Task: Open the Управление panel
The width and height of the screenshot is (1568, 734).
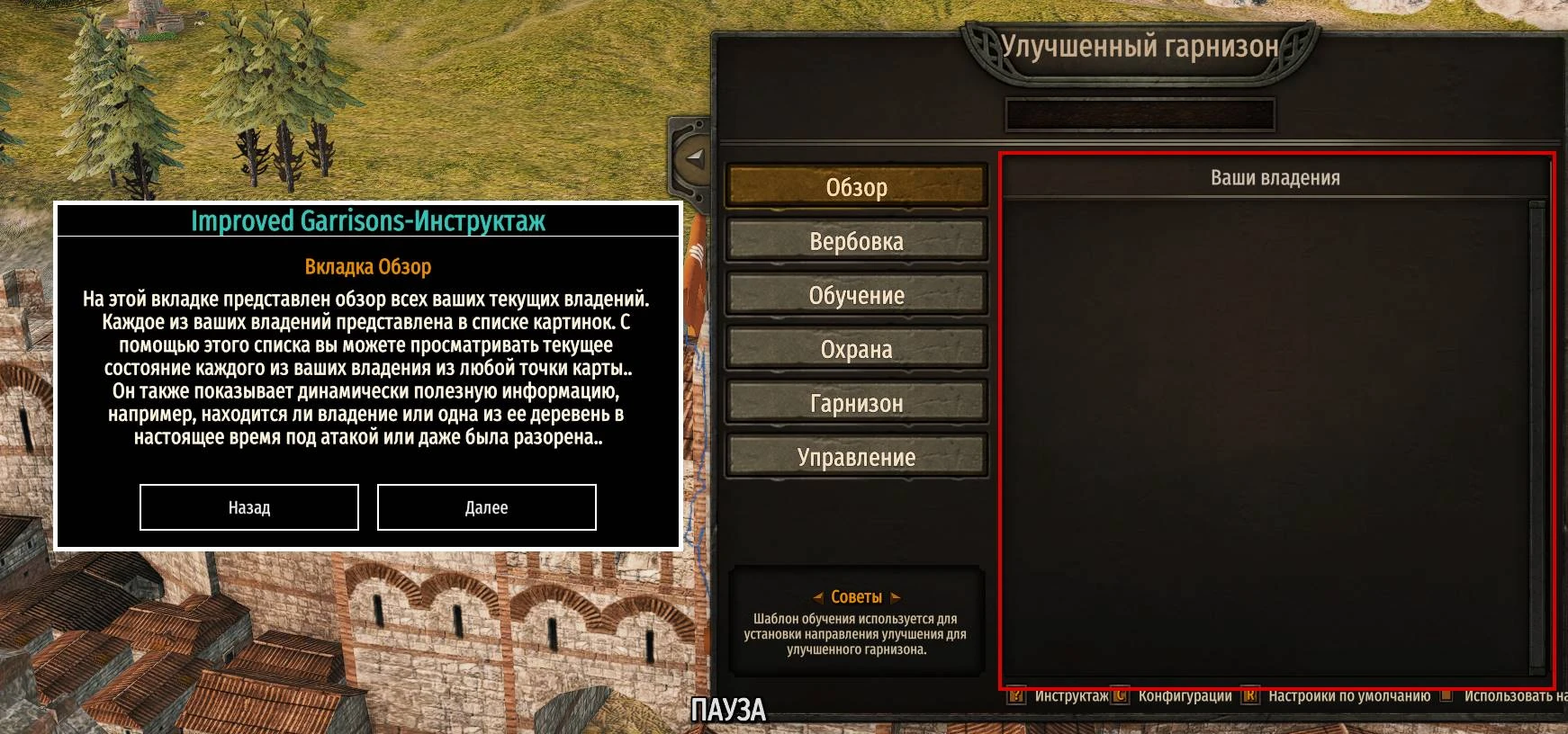Action: pyautogui.click(x=855, y=457)
